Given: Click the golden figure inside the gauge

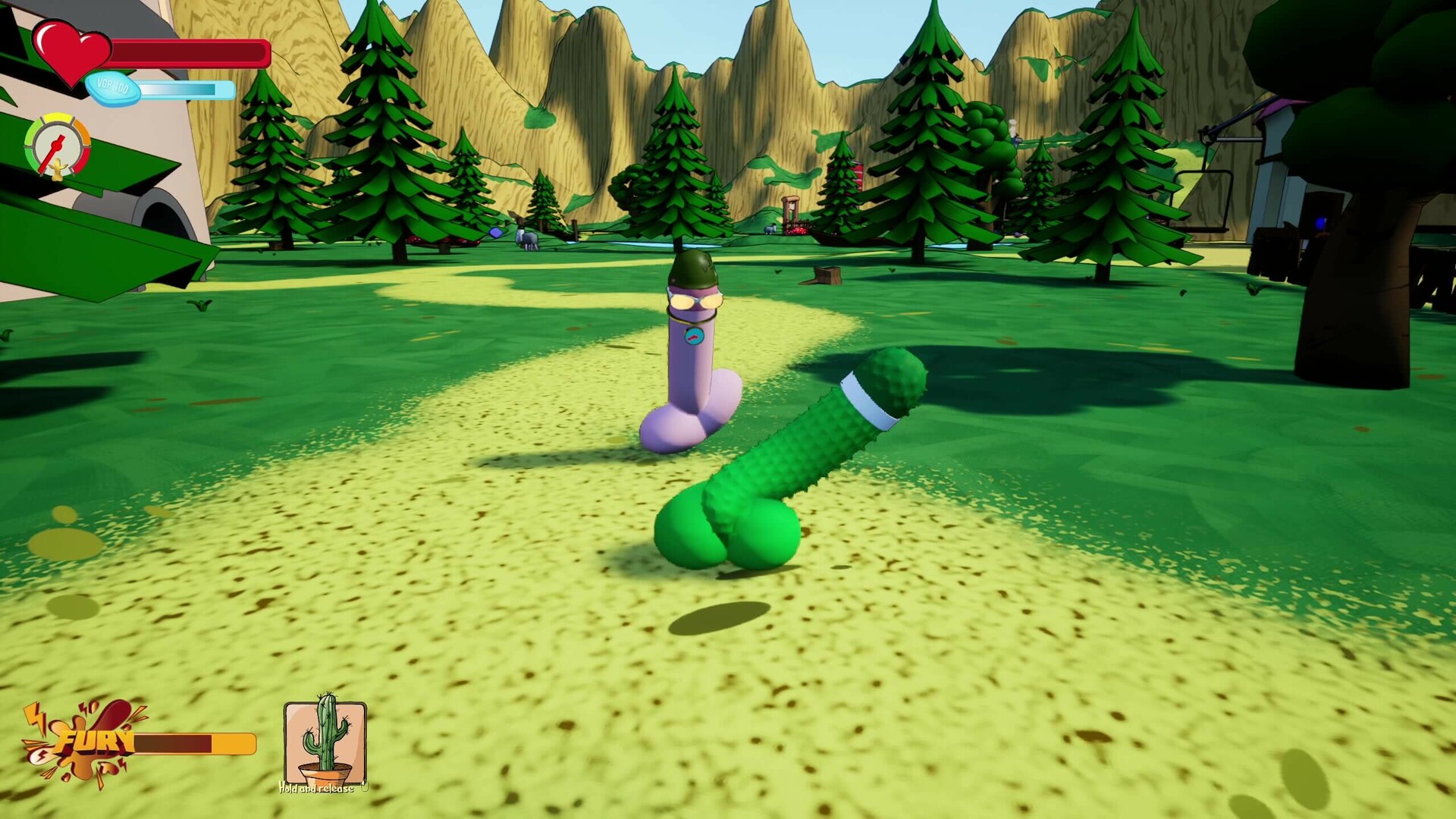Looking at the screenshot, I should [58, 168].
